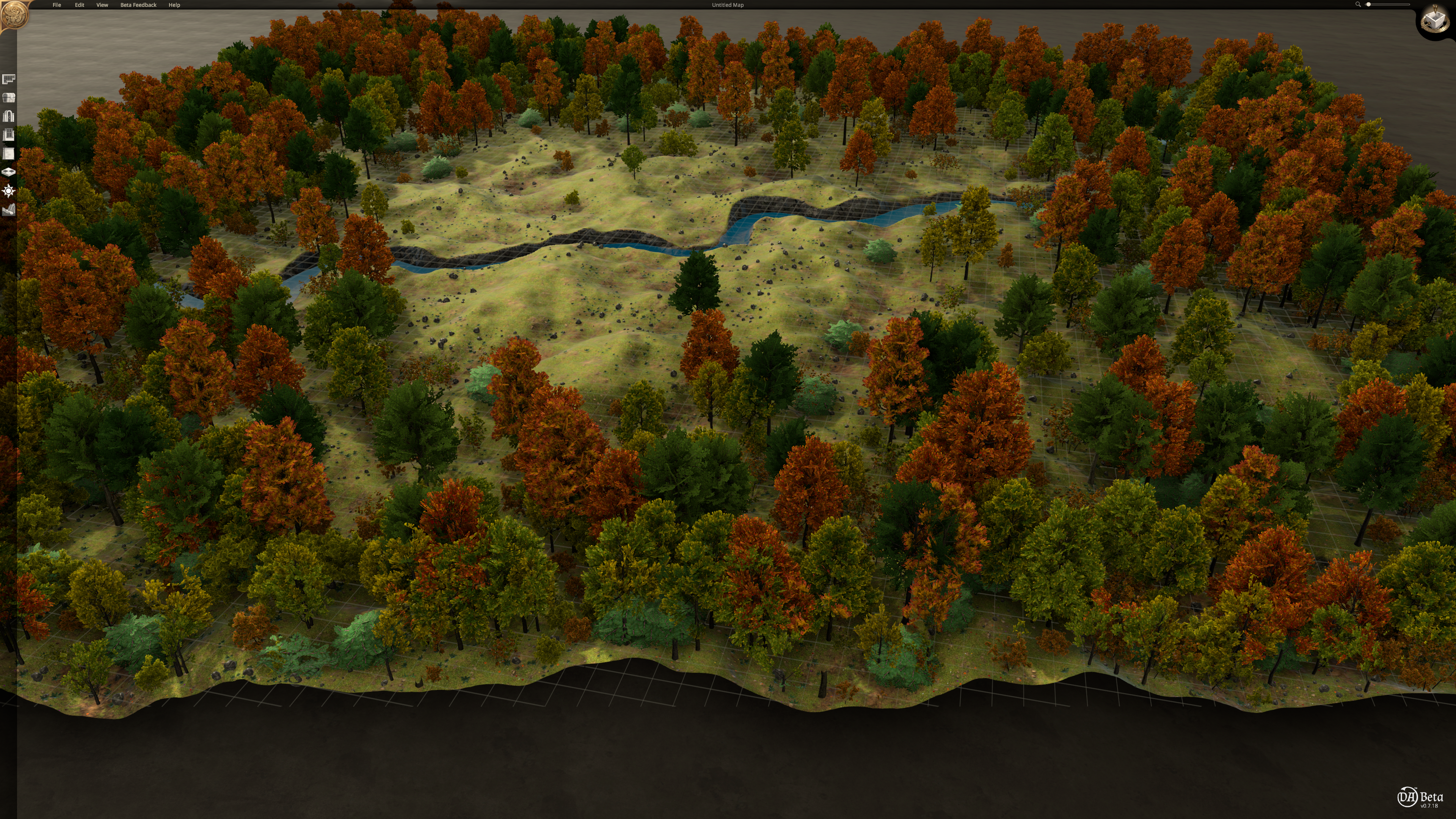Screen dimensions: 1456x819
Task: Click the magnifying glass zoom icon
Action: click(1358, 5)
